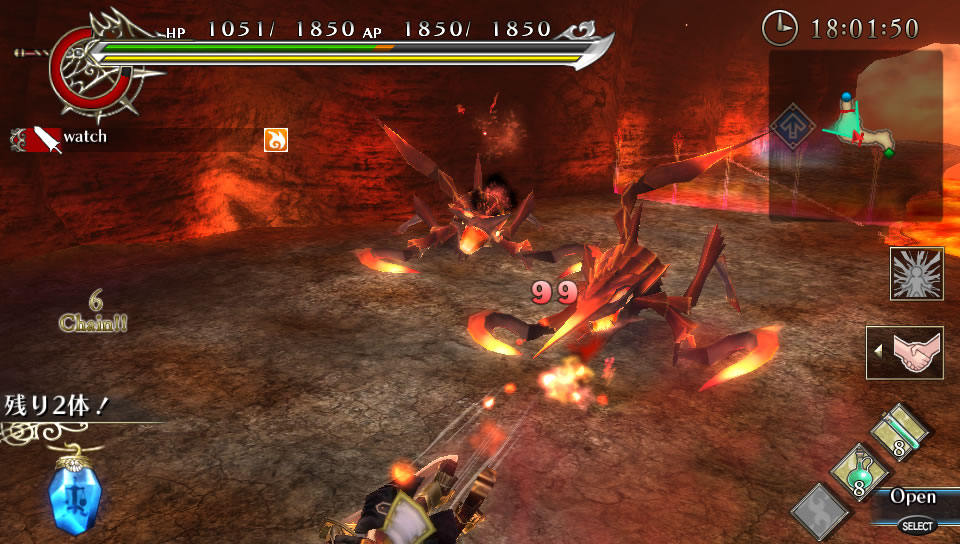Viewport: 960px width, 544px height.
Task: Open the handshake gesture panel
Action: click(905, 353)
